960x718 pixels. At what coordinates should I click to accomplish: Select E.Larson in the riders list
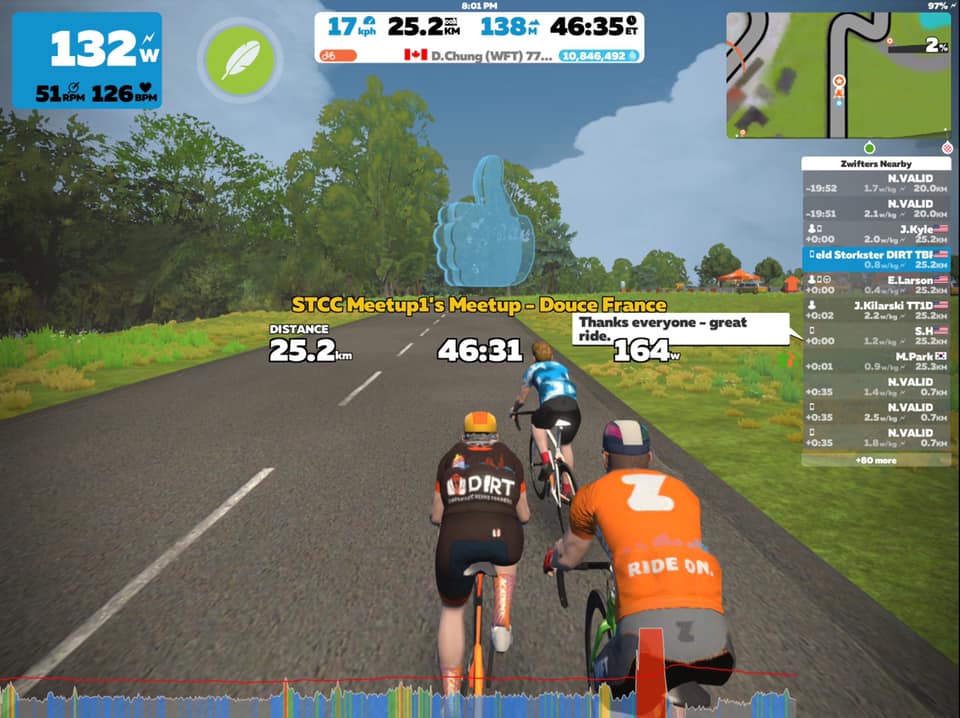coord(876,286)
